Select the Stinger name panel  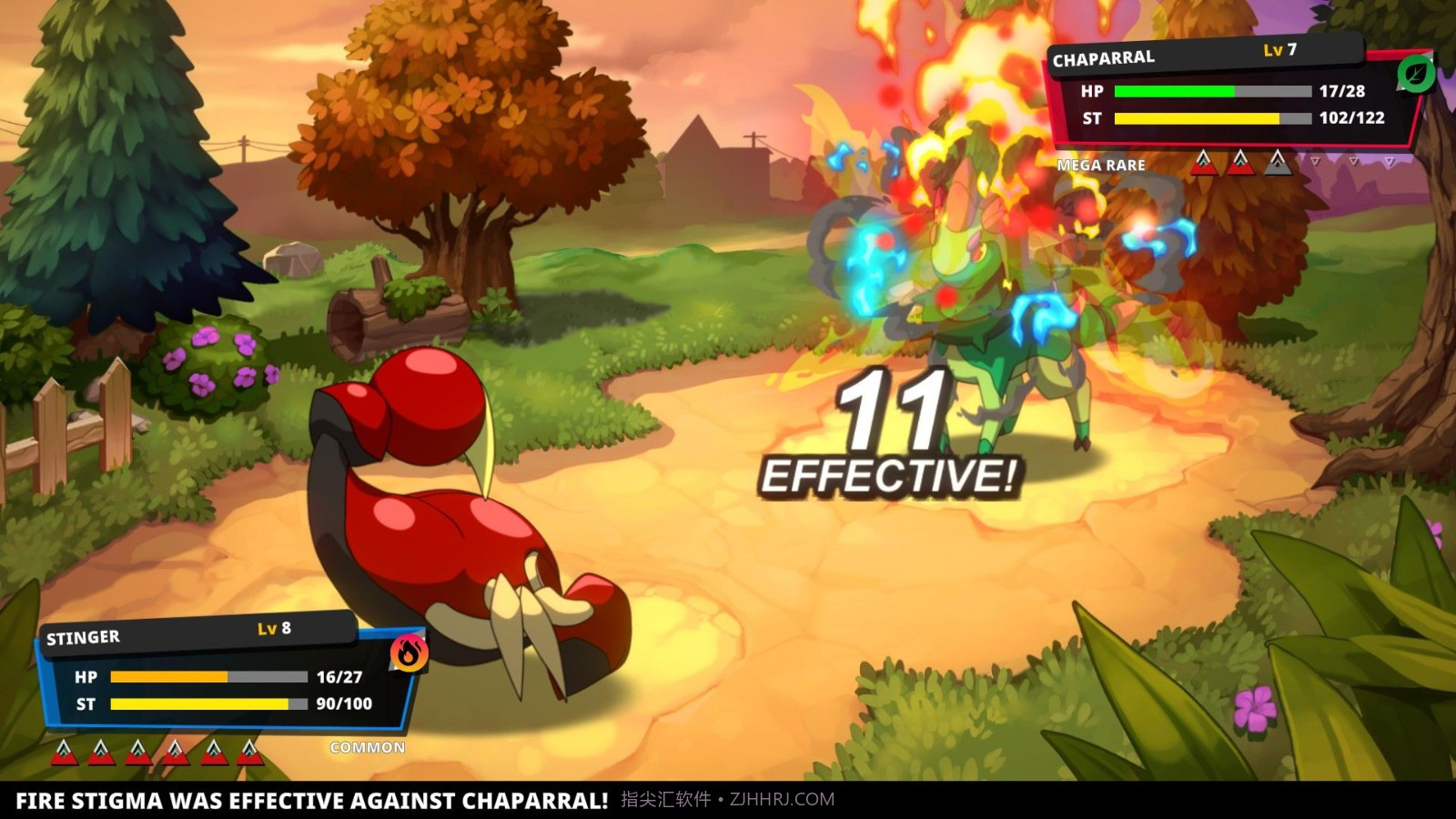(x=84, y=637)
